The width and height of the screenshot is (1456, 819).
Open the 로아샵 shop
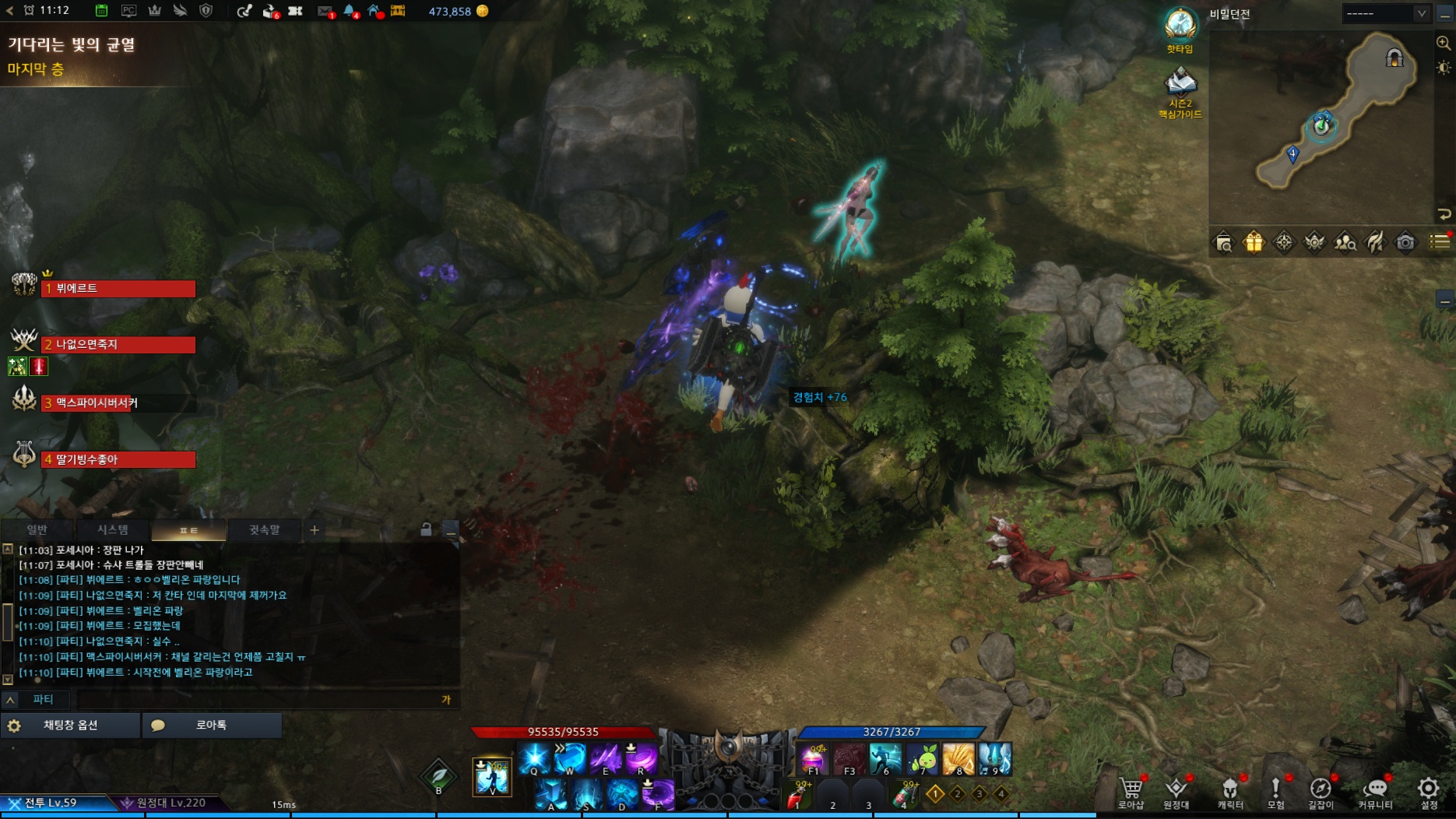pyautogui.click(x=1131, y=791)
